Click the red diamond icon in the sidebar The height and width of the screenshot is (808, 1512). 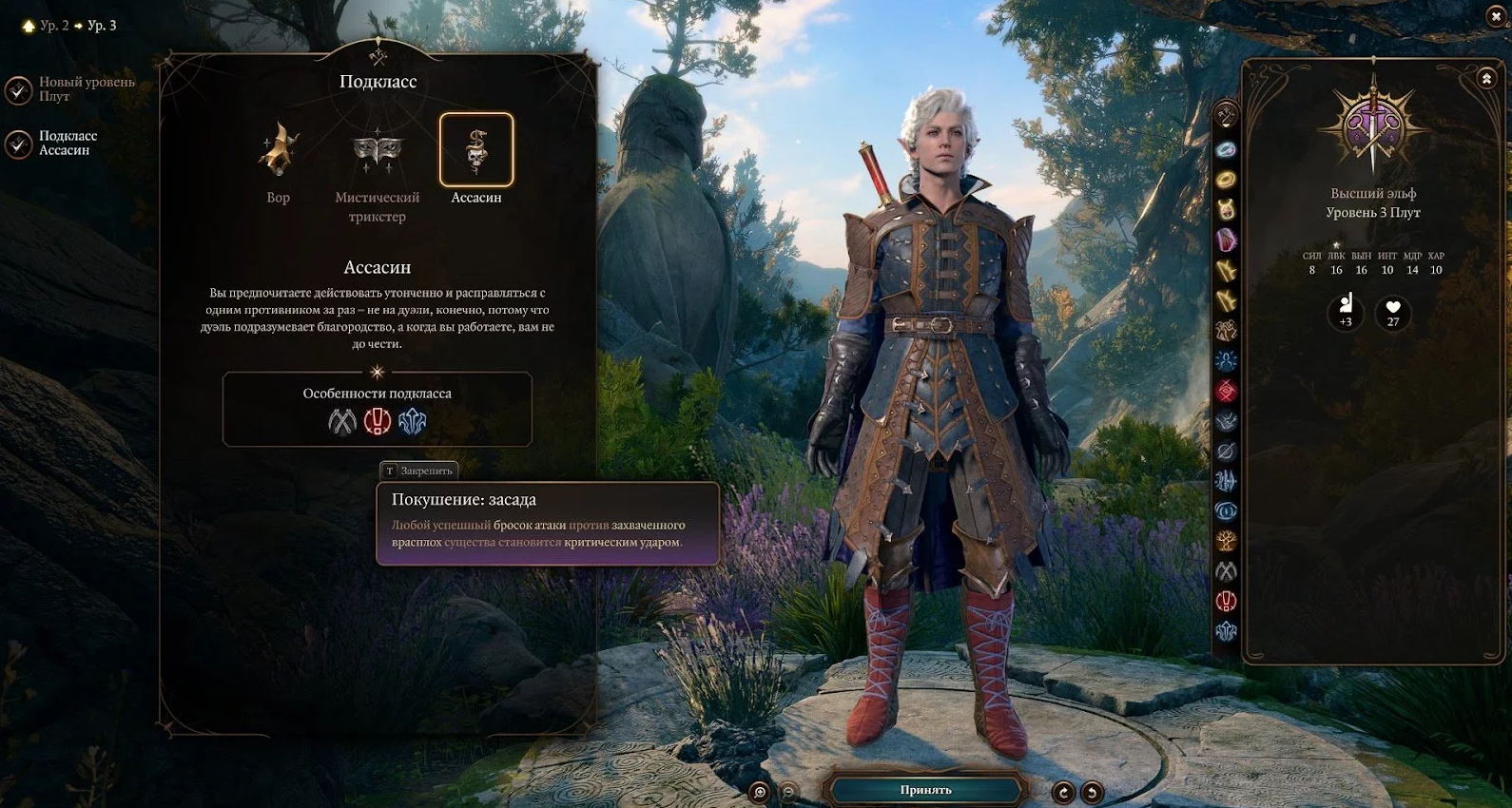click(1226, 391)
